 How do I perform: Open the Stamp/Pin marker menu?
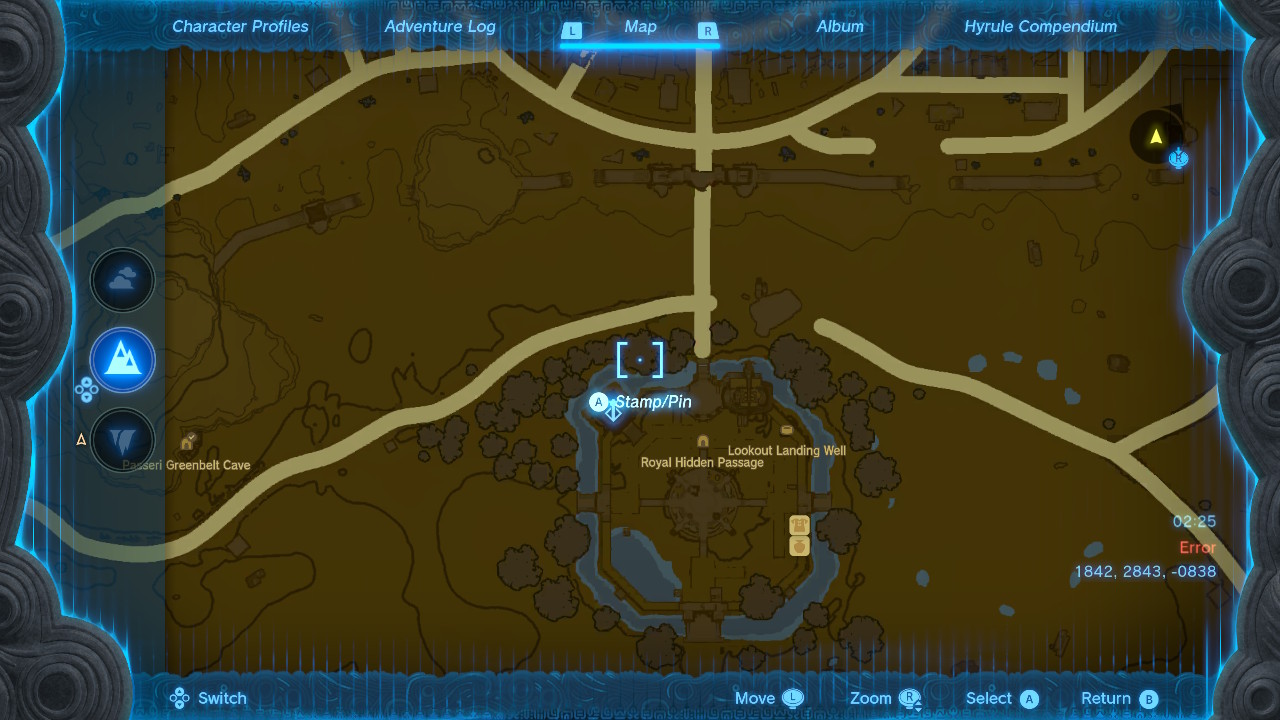pyautogui.click(x=600, y=402)
